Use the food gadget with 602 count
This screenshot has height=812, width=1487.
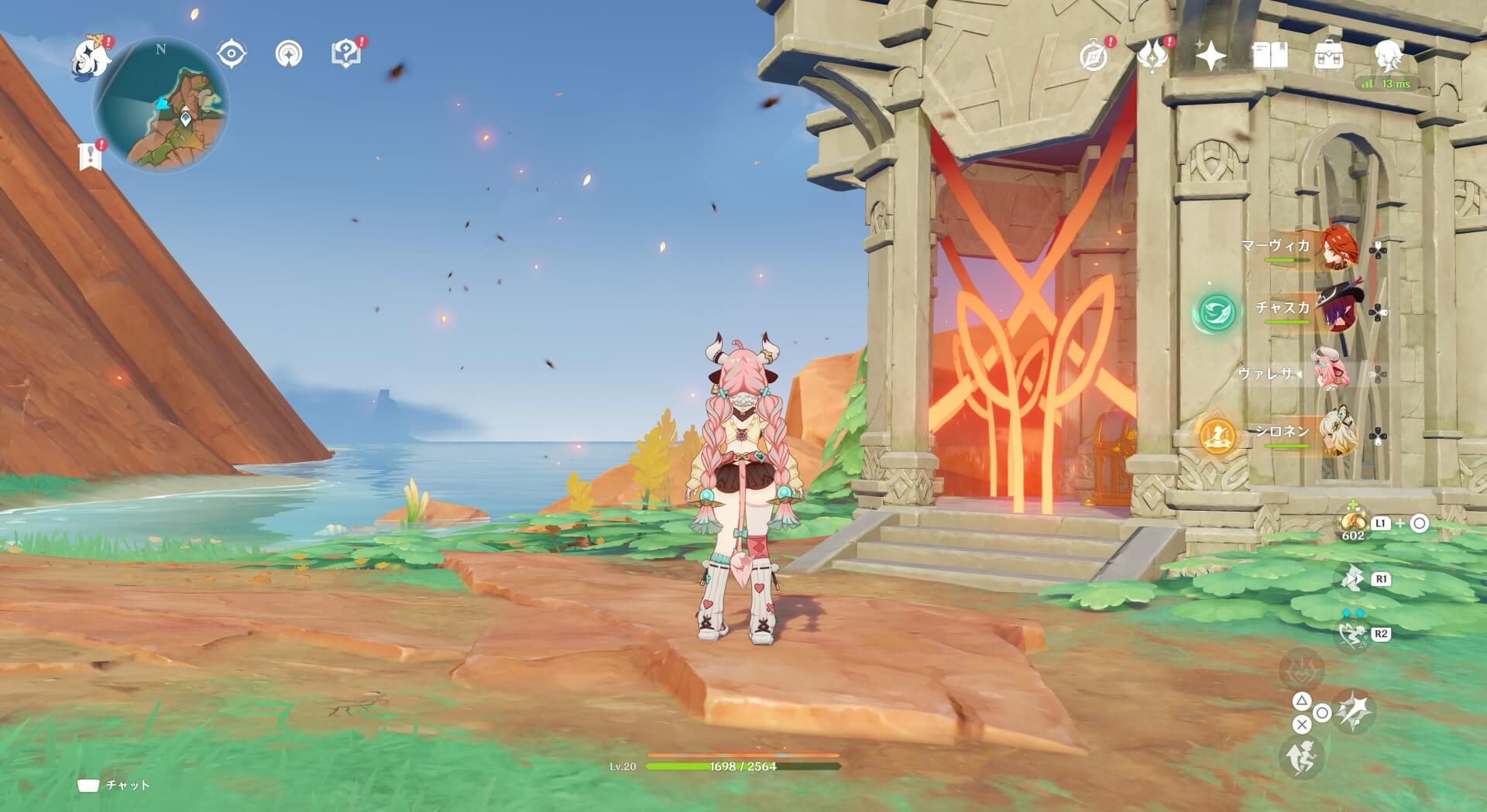tap(1353, 522)
